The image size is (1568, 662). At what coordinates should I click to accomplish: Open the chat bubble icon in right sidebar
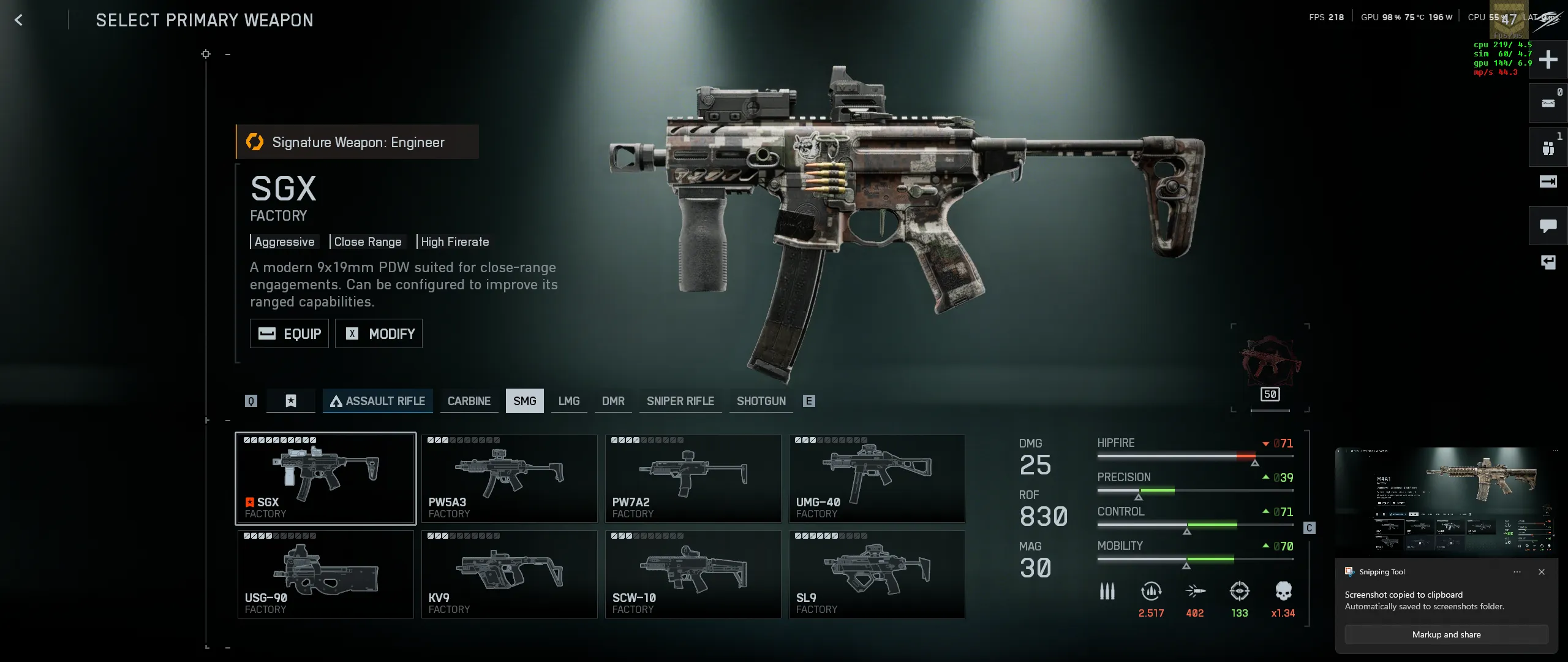pos(1550,225)
